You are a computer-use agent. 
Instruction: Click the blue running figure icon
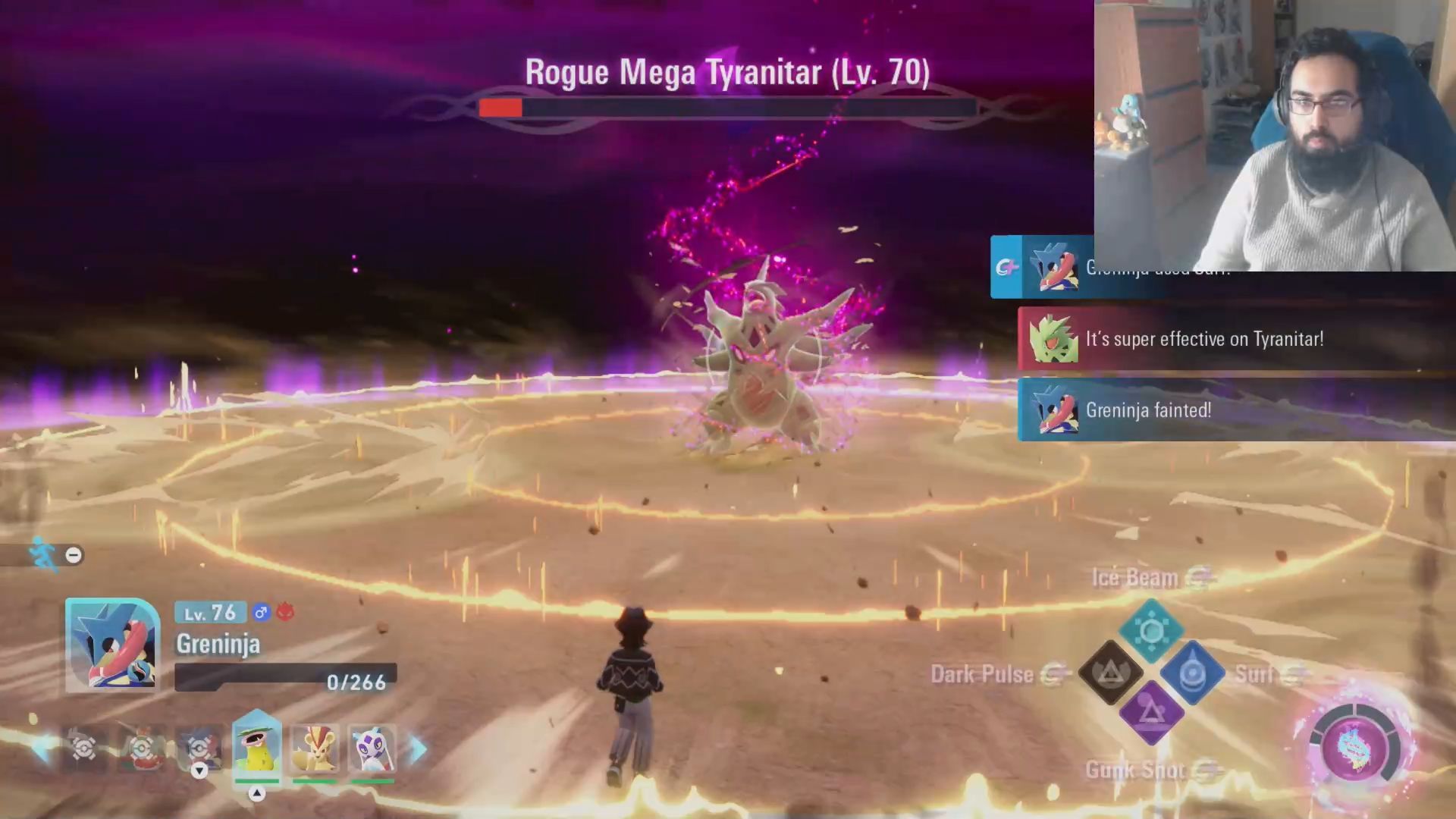coord(42,554)
